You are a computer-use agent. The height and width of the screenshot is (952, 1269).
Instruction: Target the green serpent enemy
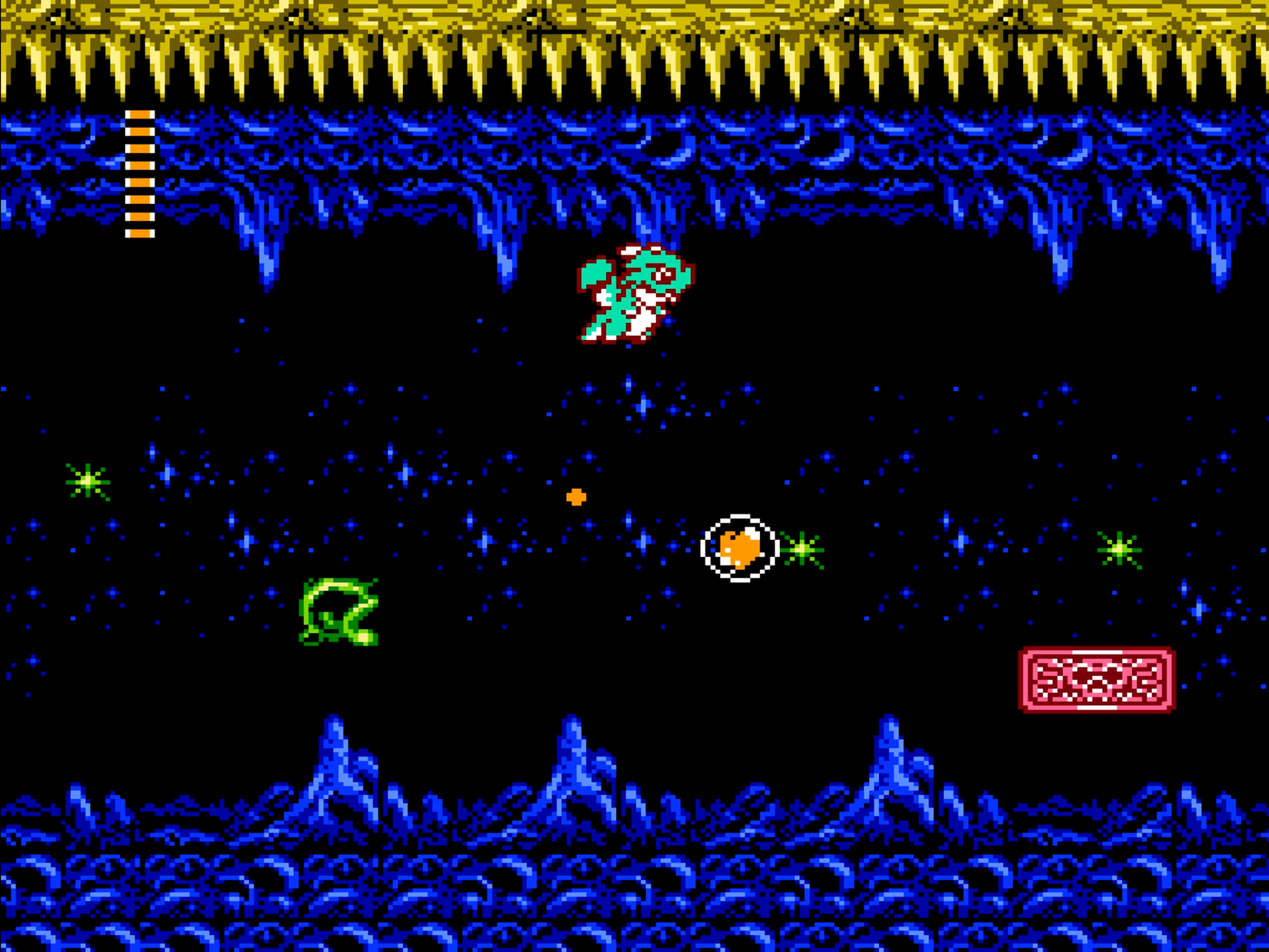tap(338, 611)
